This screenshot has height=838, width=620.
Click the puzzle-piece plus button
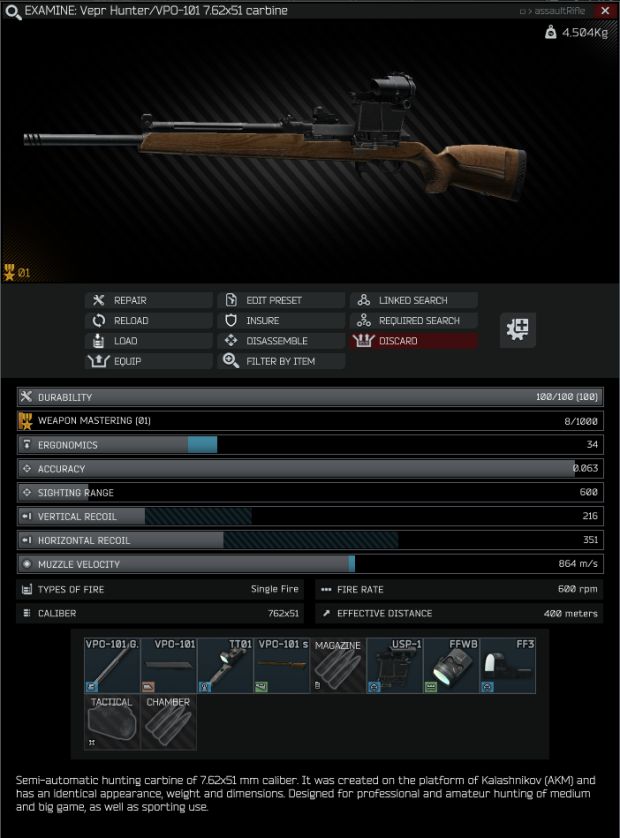click(x=518, y=330)
